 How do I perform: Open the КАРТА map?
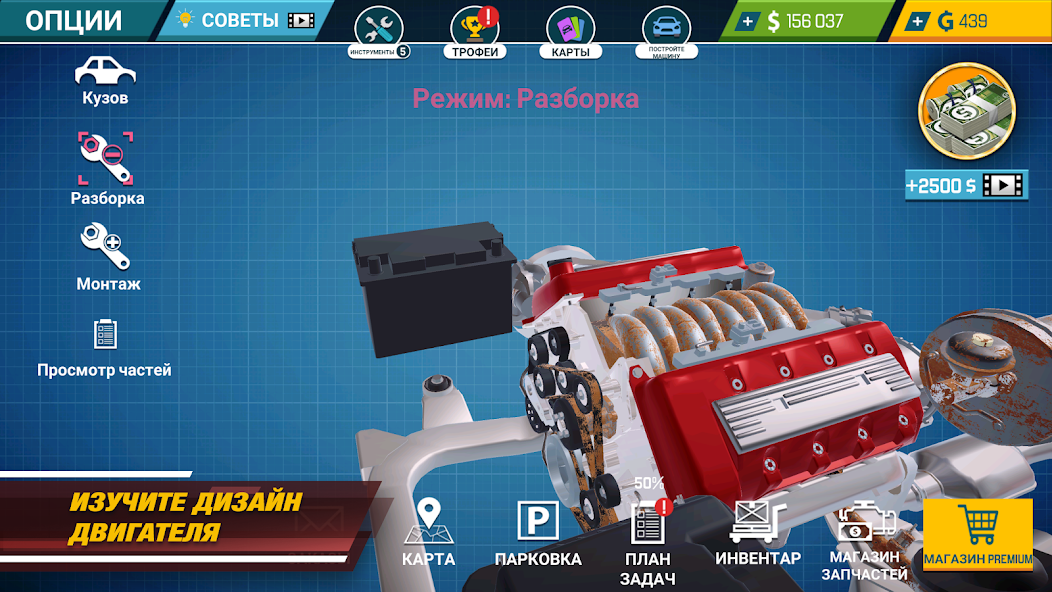[x=429, y=532]
